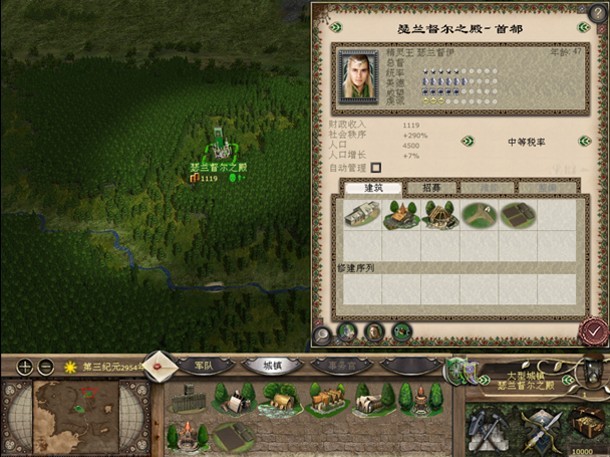
Task: Lower the tax rate with the left arrow
Action: [467, 141]
